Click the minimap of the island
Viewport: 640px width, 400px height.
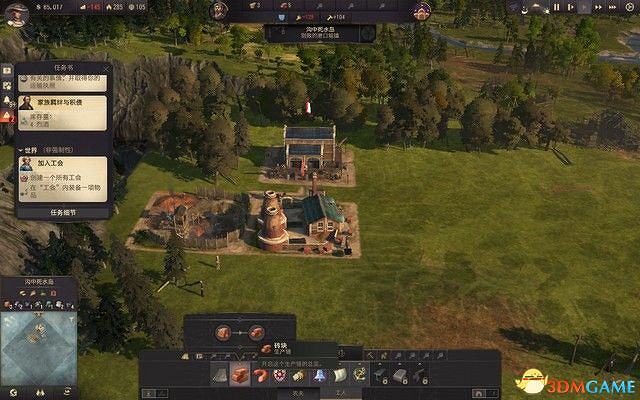pyautogui.click(x=38, y=344)
